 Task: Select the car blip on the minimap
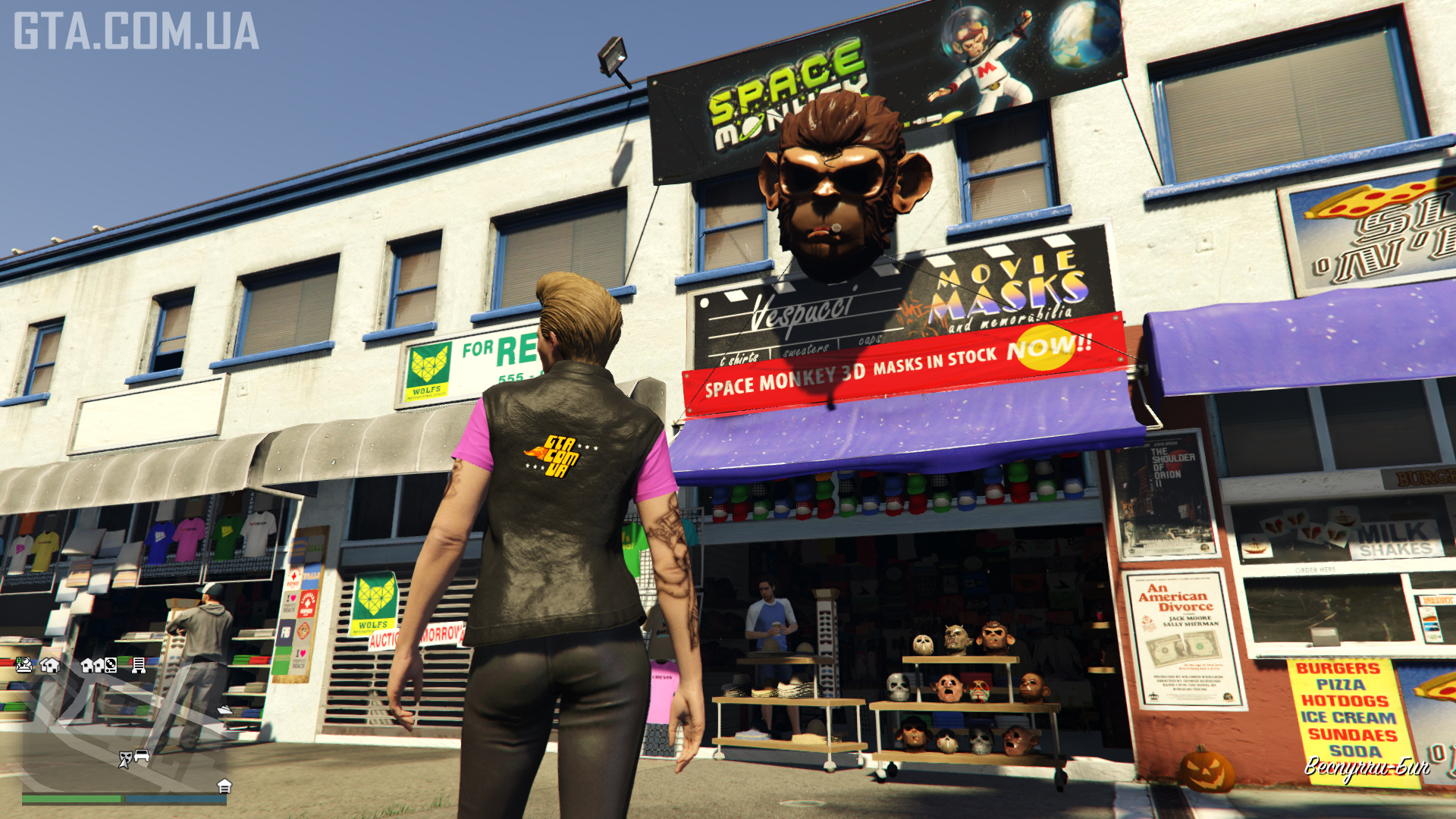click(x=142, y=756)
